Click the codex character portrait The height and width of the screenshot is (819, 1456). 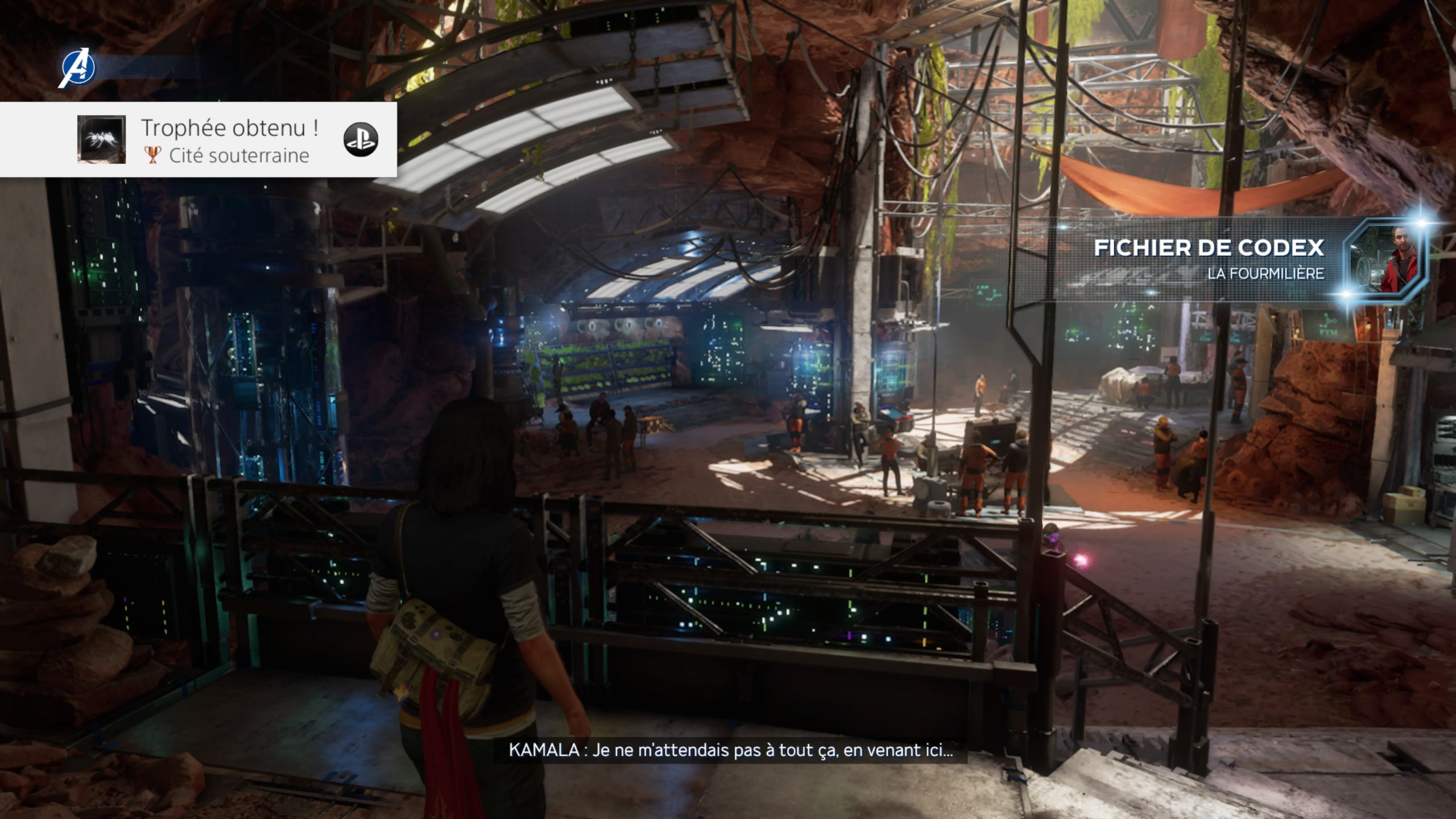pyautogui.click(x=1388, y=259)
